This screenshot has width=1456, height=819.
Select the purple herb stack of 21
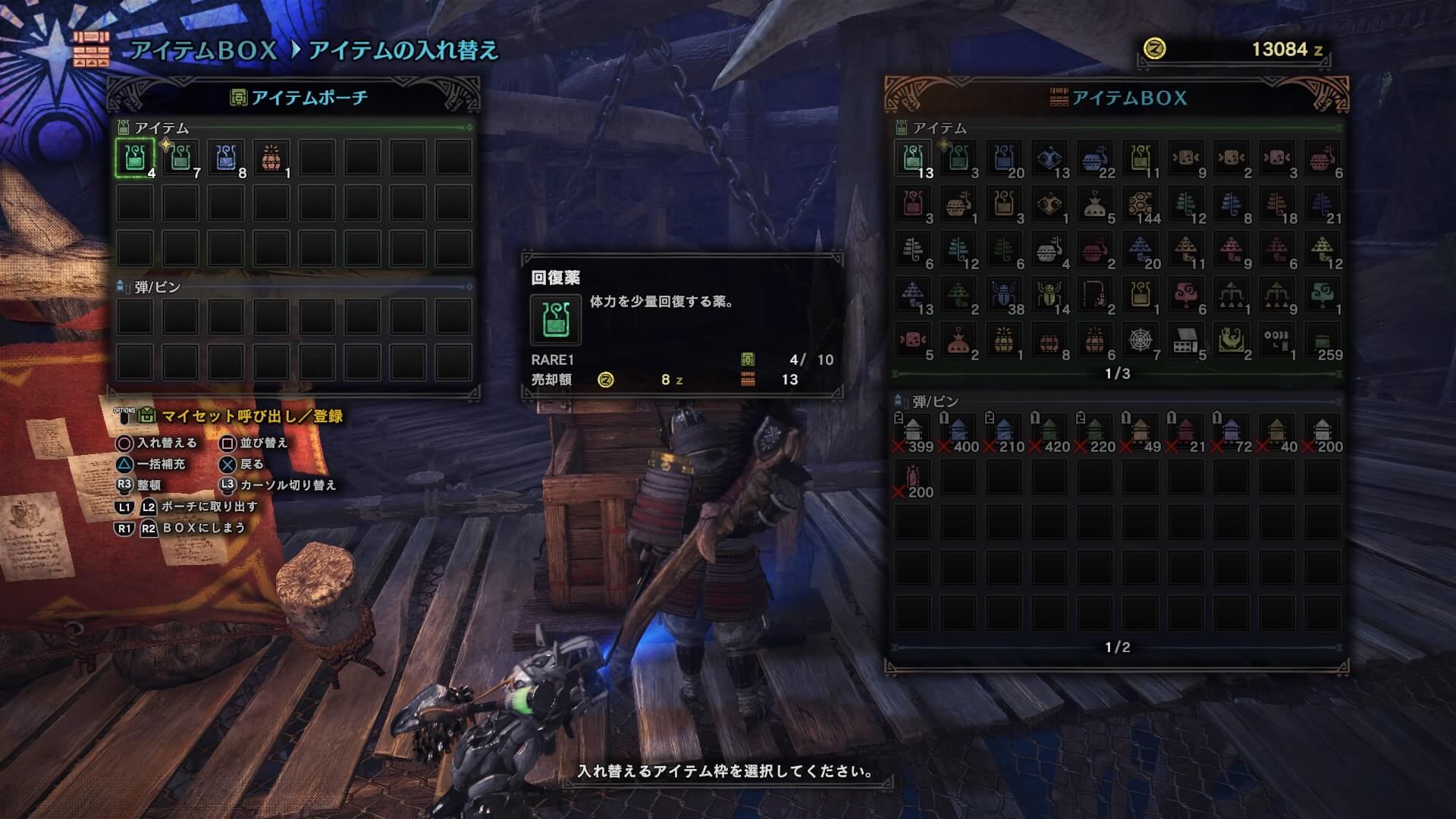coord(1323,204)
